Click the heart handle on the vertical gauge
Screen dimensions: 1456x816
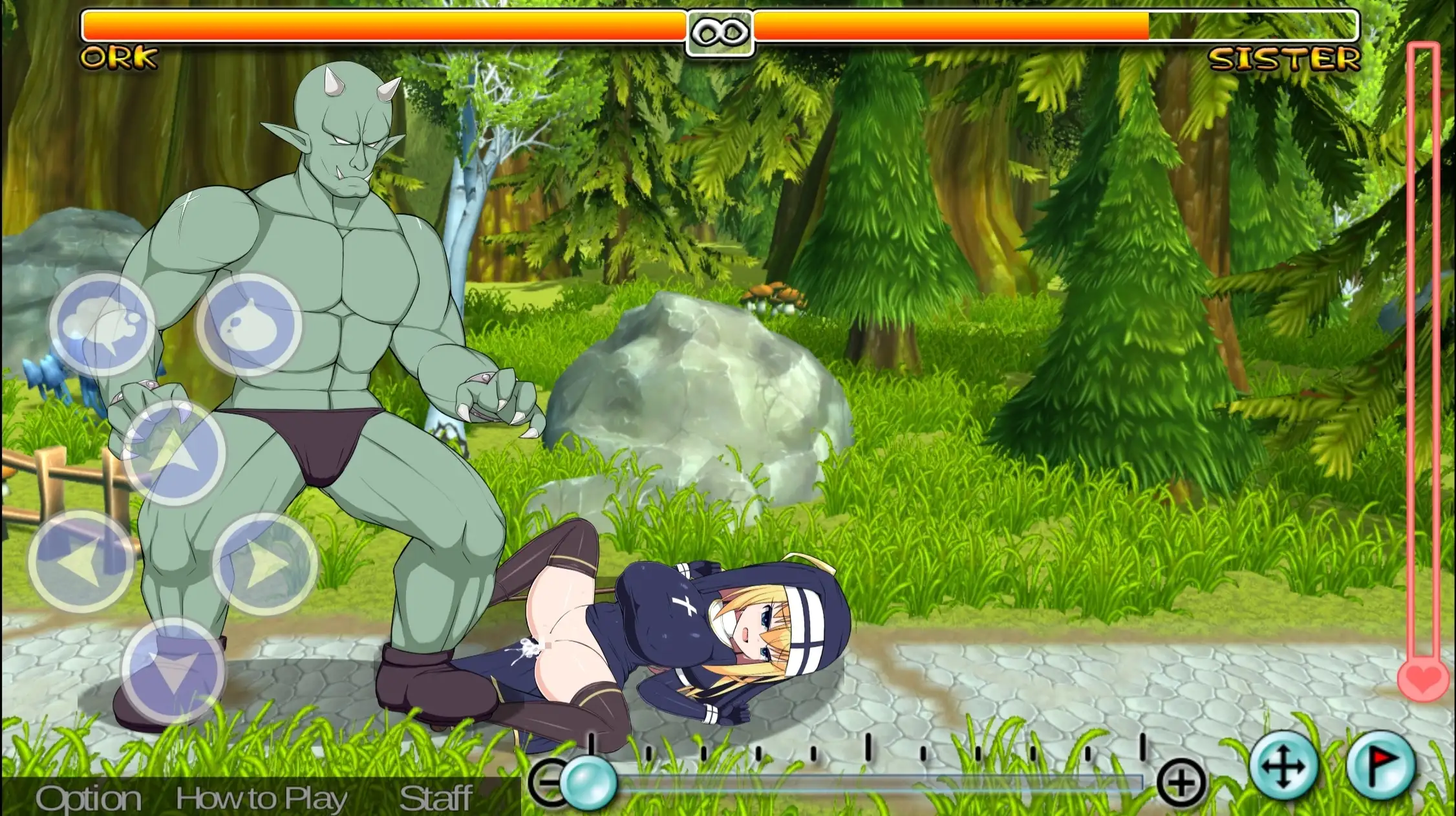(x=1423, y=679)
